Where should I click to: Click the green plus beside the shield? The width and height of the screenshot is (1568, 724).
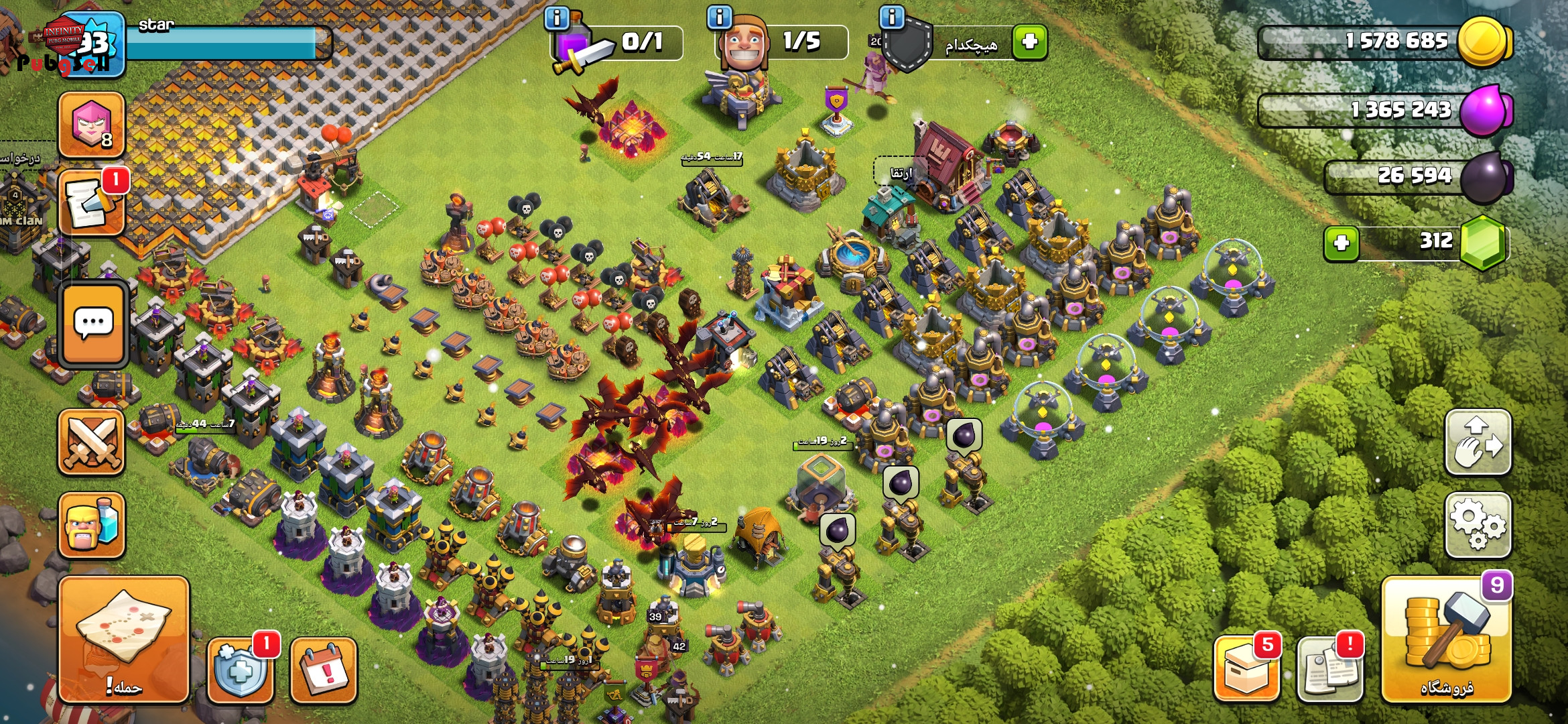[1030, 42]
